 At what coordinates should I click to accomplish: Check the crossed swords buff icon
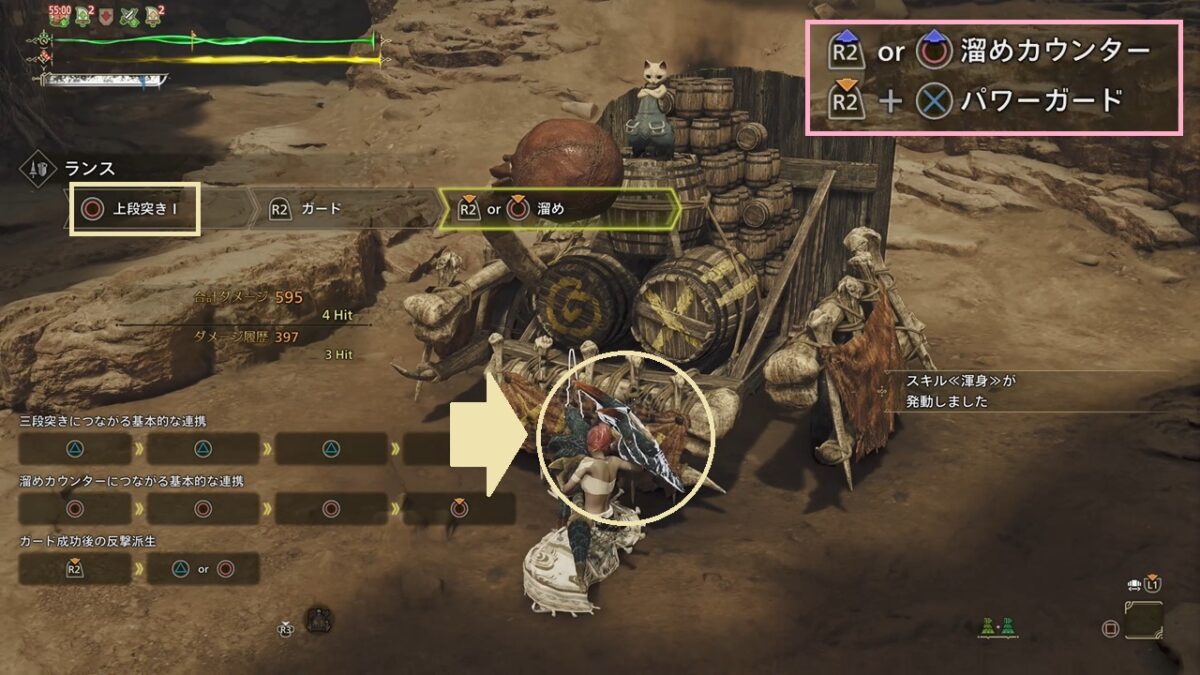coord(129,15)
